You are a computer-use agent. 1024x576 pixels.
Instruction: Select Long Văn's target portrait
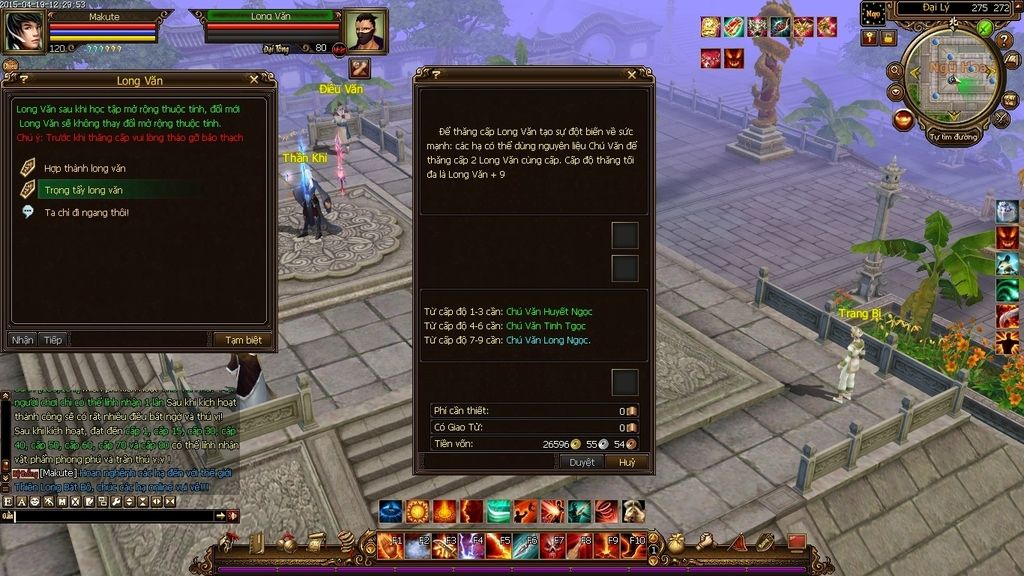point(364,31)
